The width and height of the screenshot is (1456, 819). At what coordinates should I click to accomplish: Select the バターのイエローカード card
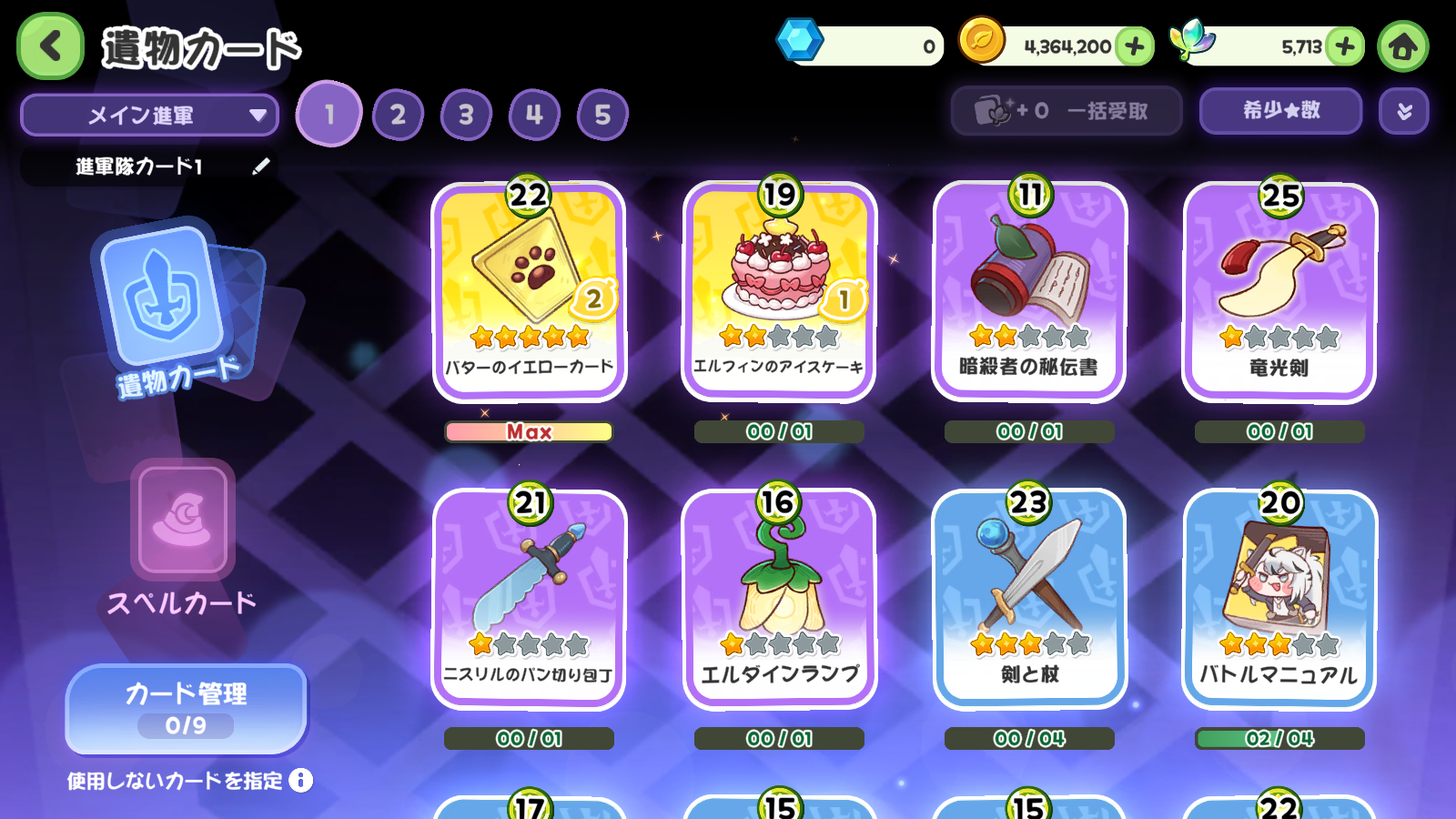point(529,291)
